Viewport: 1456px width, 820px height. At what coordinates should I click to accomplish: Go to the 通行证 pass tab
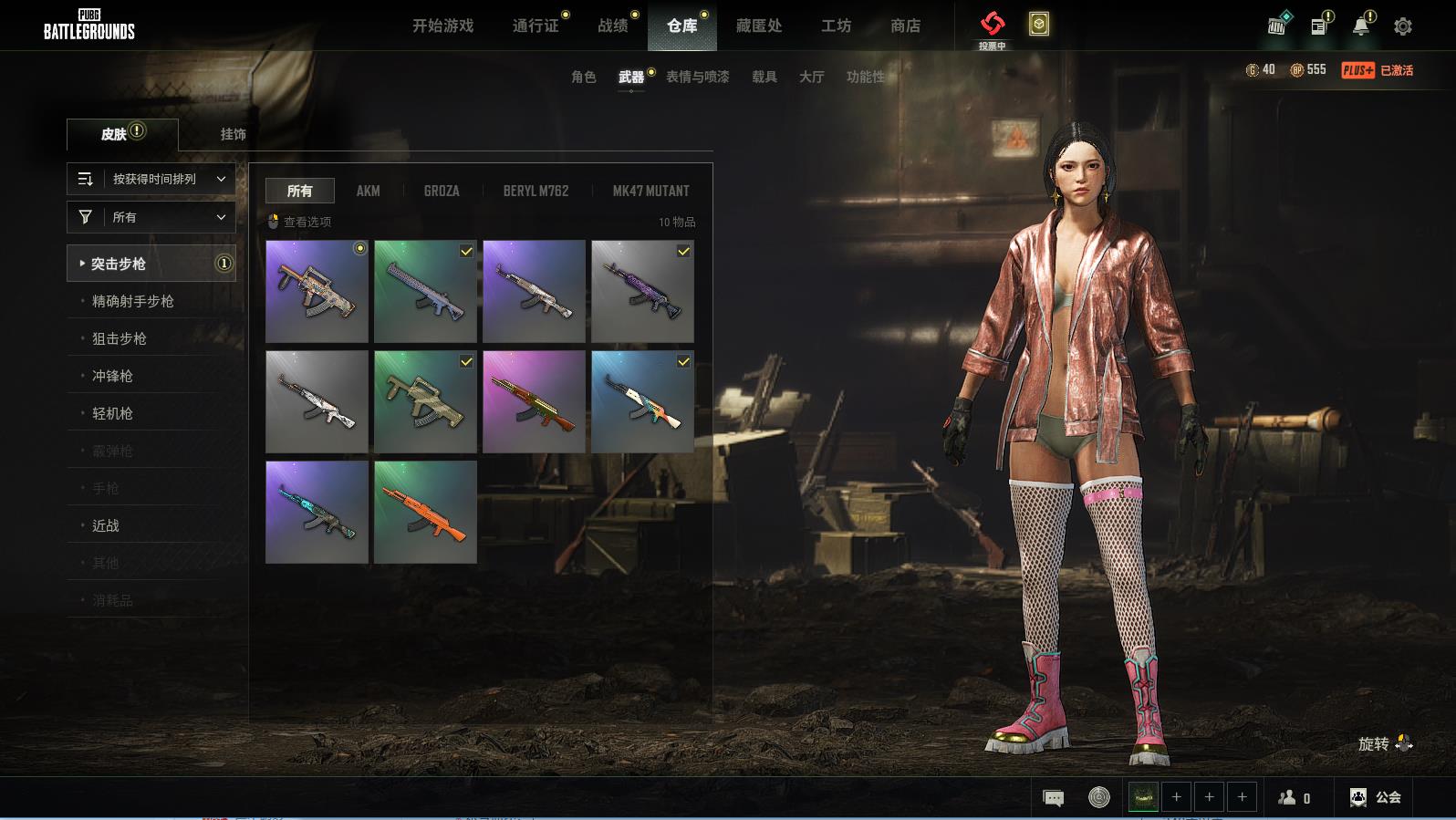[x=536, y=26]
